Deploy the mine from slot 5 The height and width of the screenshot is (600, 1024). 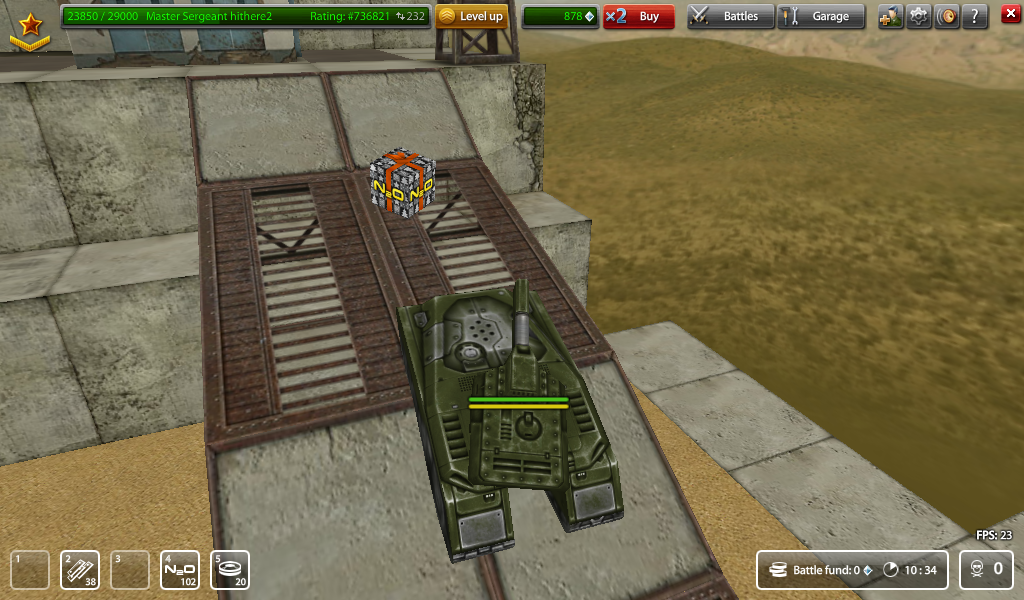coord(230,570)
